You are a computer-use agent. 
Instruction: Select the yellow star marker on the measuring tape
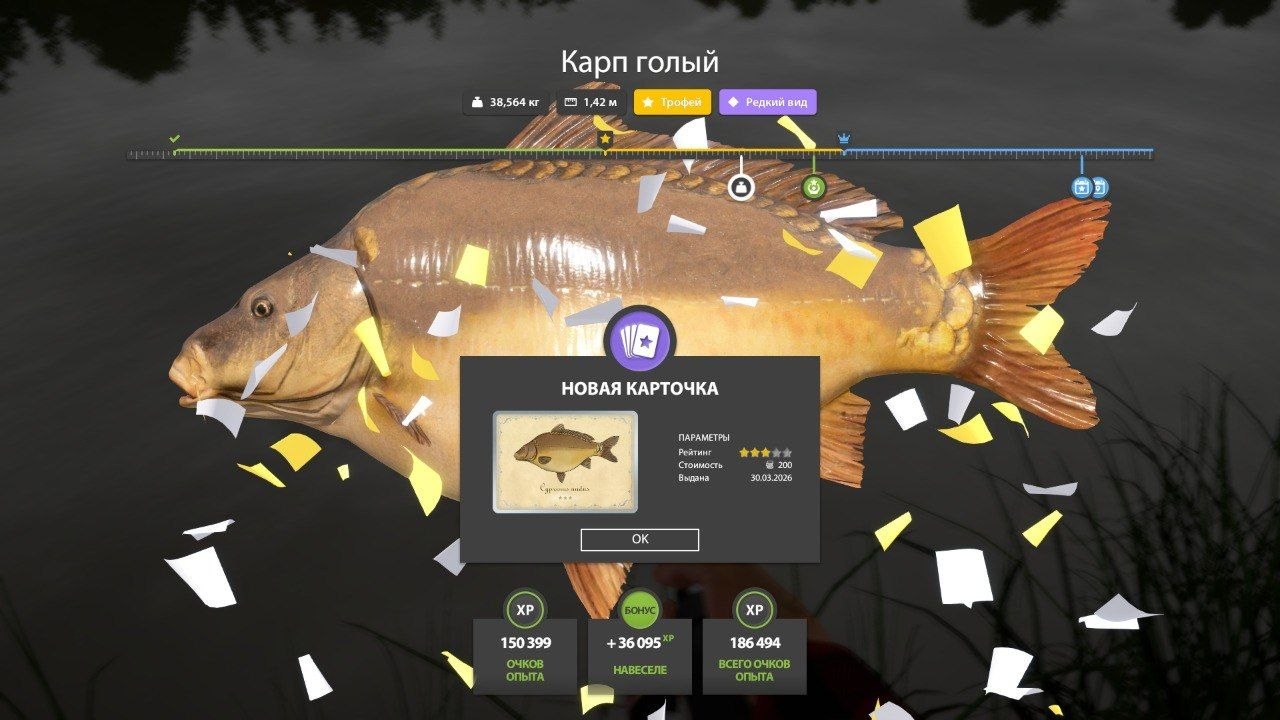tap(604, 138)
